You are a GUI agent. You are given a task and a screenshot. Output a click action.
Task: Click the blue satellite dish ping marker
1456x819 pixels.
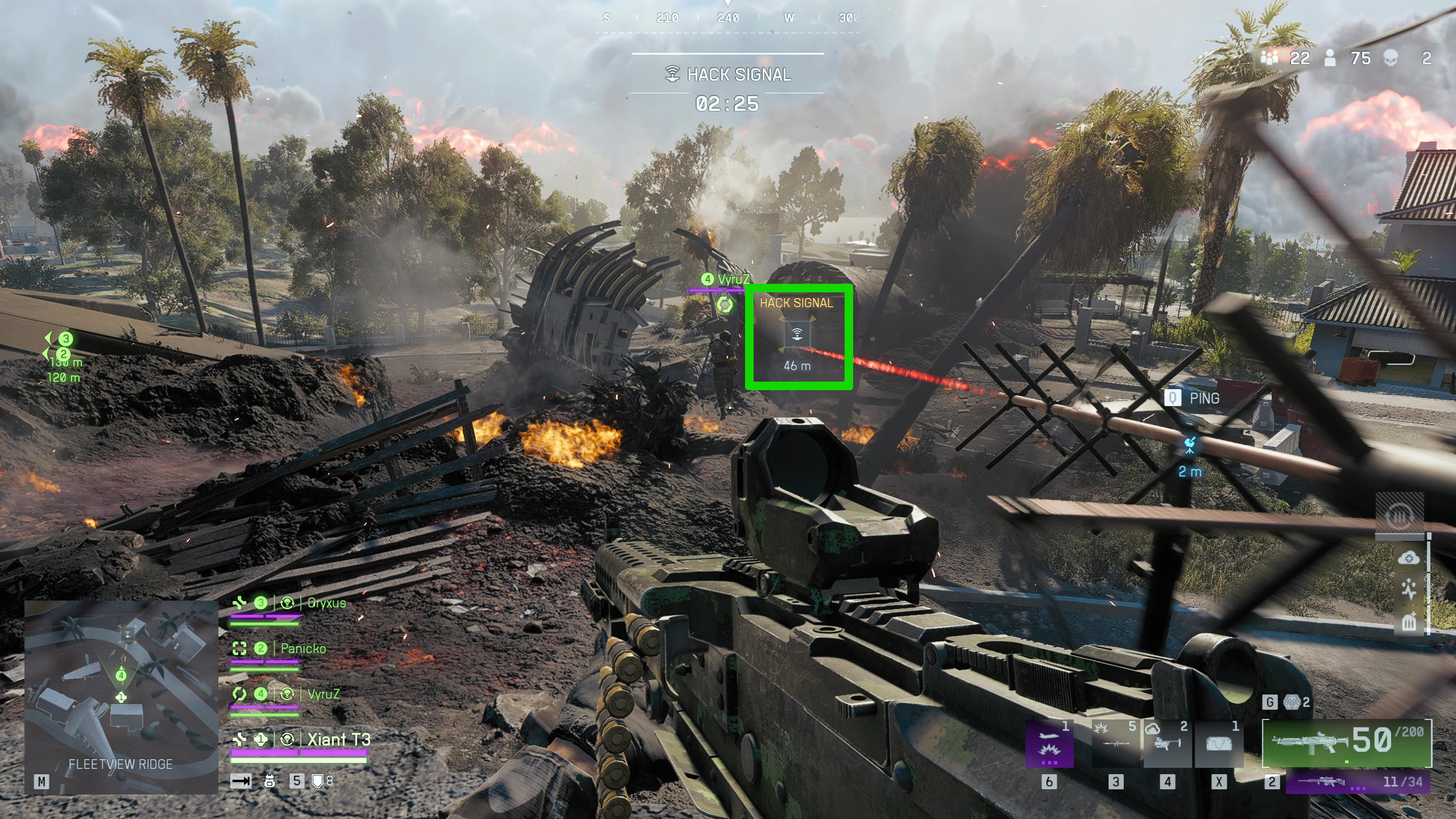pos(1190,445)
